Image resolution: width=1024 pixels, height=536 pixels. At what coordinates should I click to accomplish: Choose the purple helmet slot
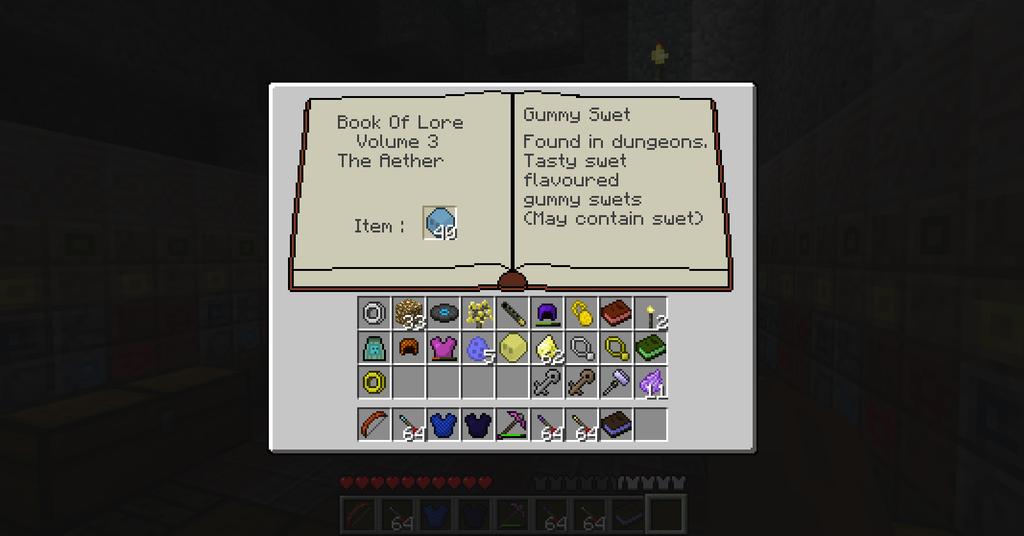click(546, 313)
